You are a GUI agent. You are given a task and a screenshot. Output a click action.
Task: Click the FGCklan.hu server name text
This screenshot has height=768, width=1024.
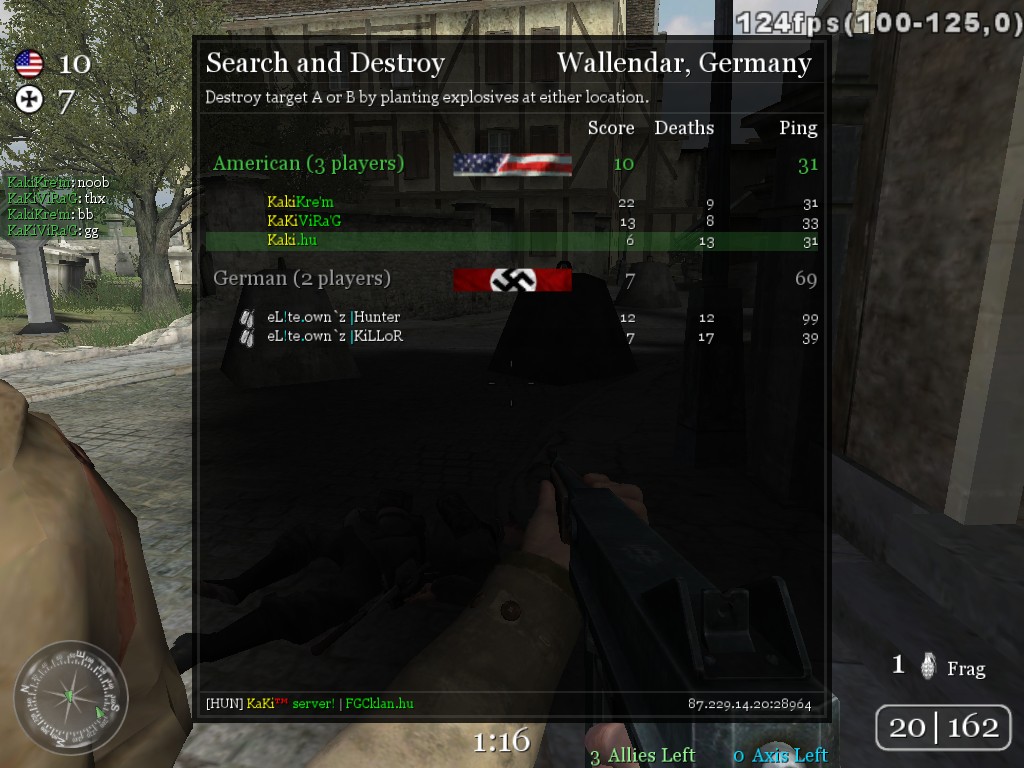[x=379, y=703]
